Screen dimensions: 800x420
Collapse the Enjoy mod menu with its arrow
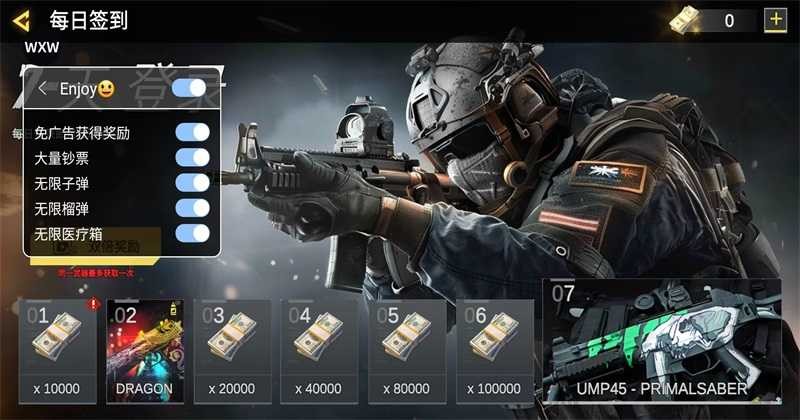[x=43, y=89]
